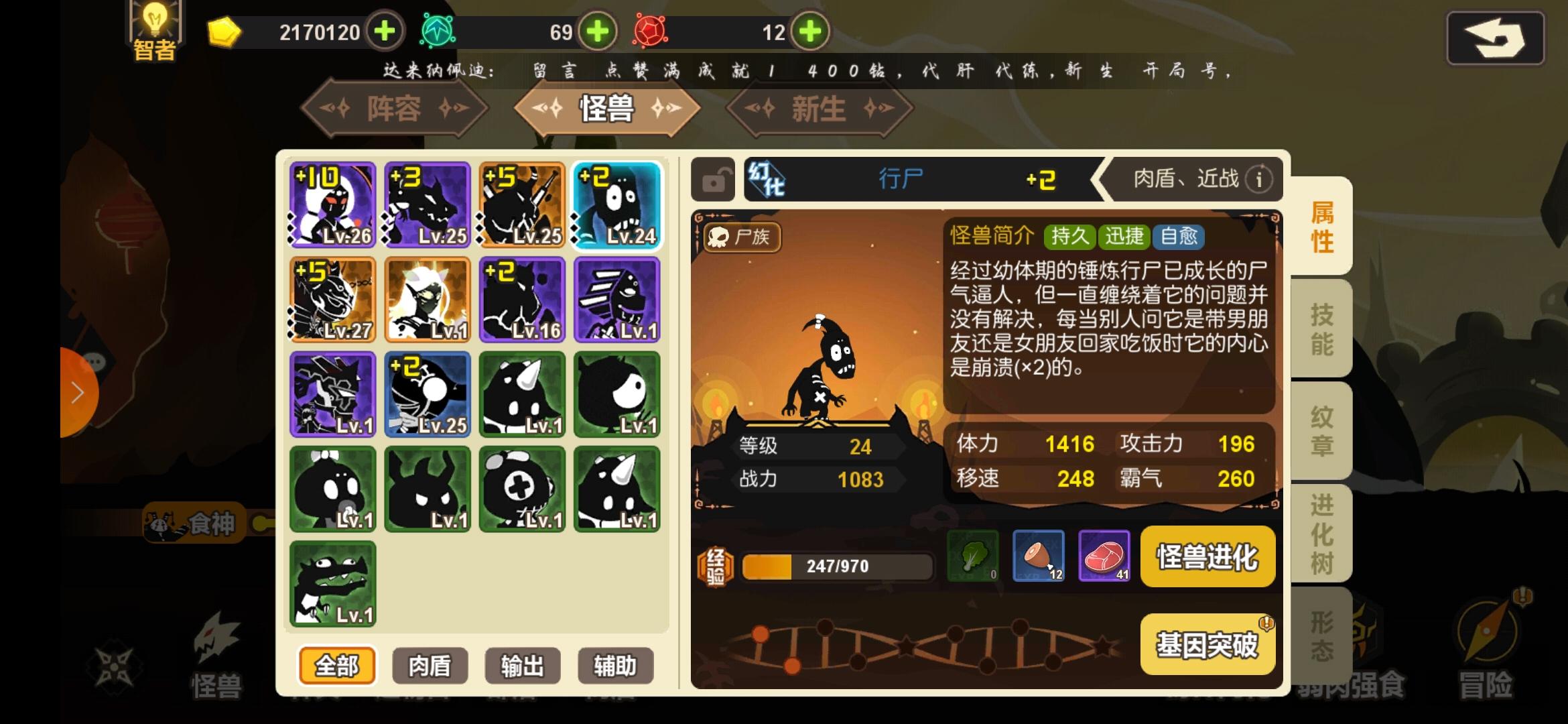Select the ham food item showing 12
The height and width of the screenshot is (724, 1568).
point(1038,556)
